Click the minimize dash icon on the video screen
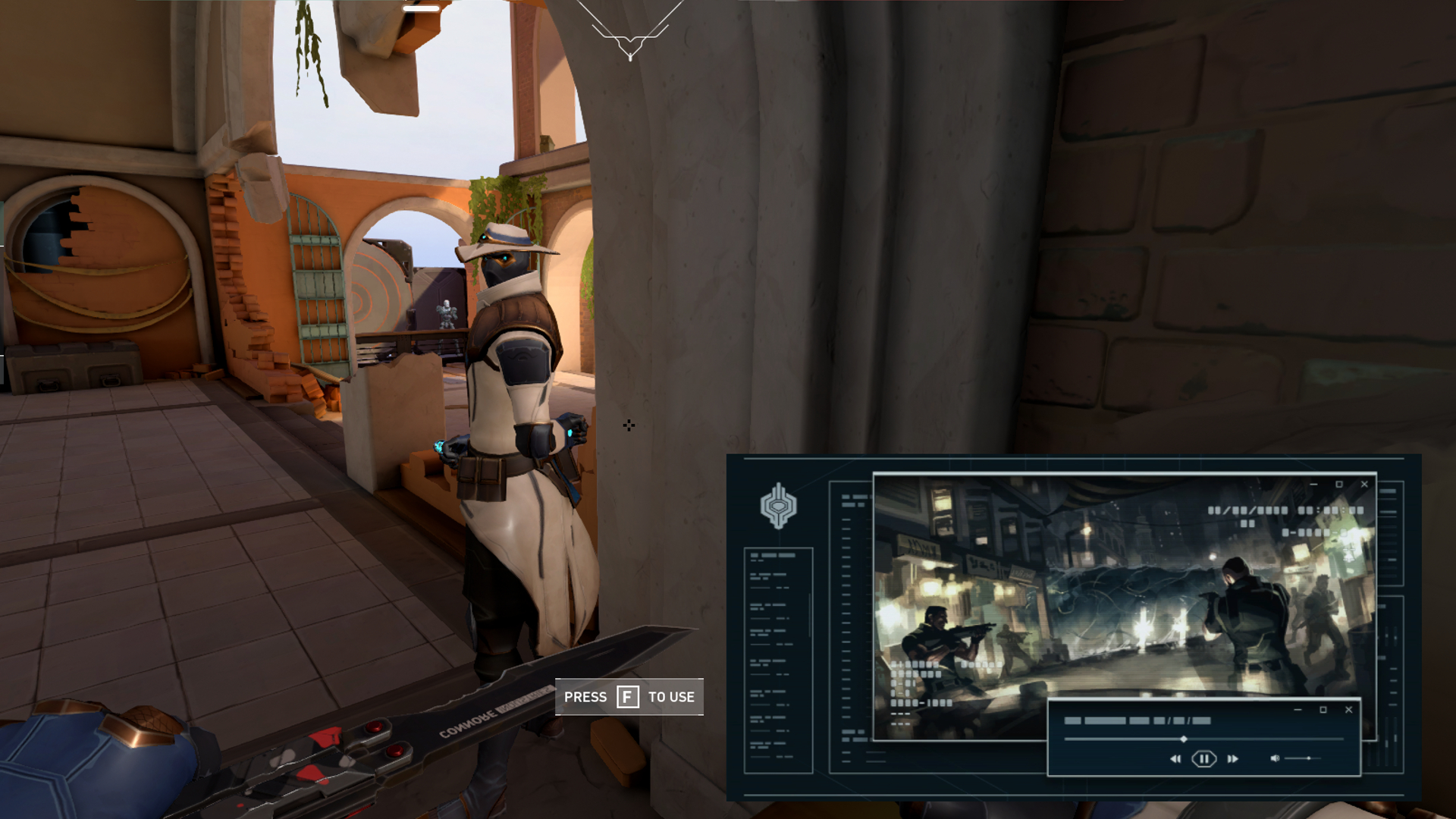The width and height of the screenshot is (1456, 819). 1314,485
